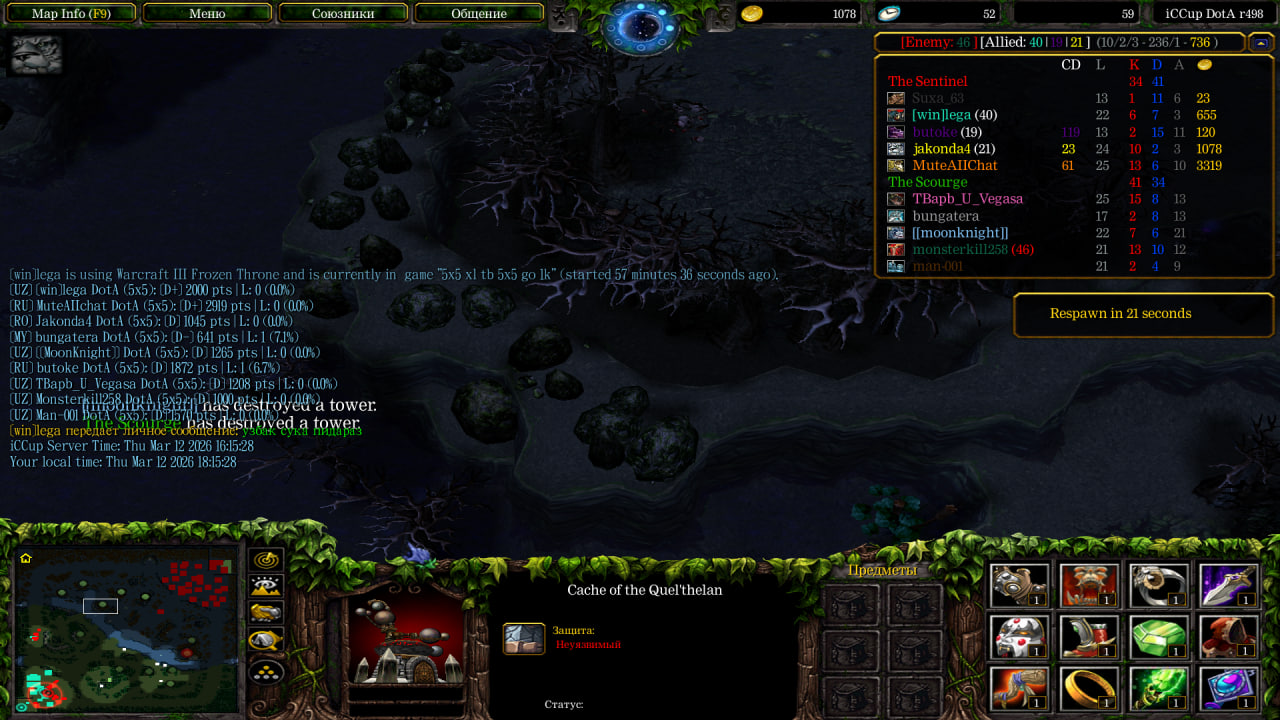Screen dimensions: 1280x720
Task: Buy the white red-studded helm item
Action: point(1020,637)
